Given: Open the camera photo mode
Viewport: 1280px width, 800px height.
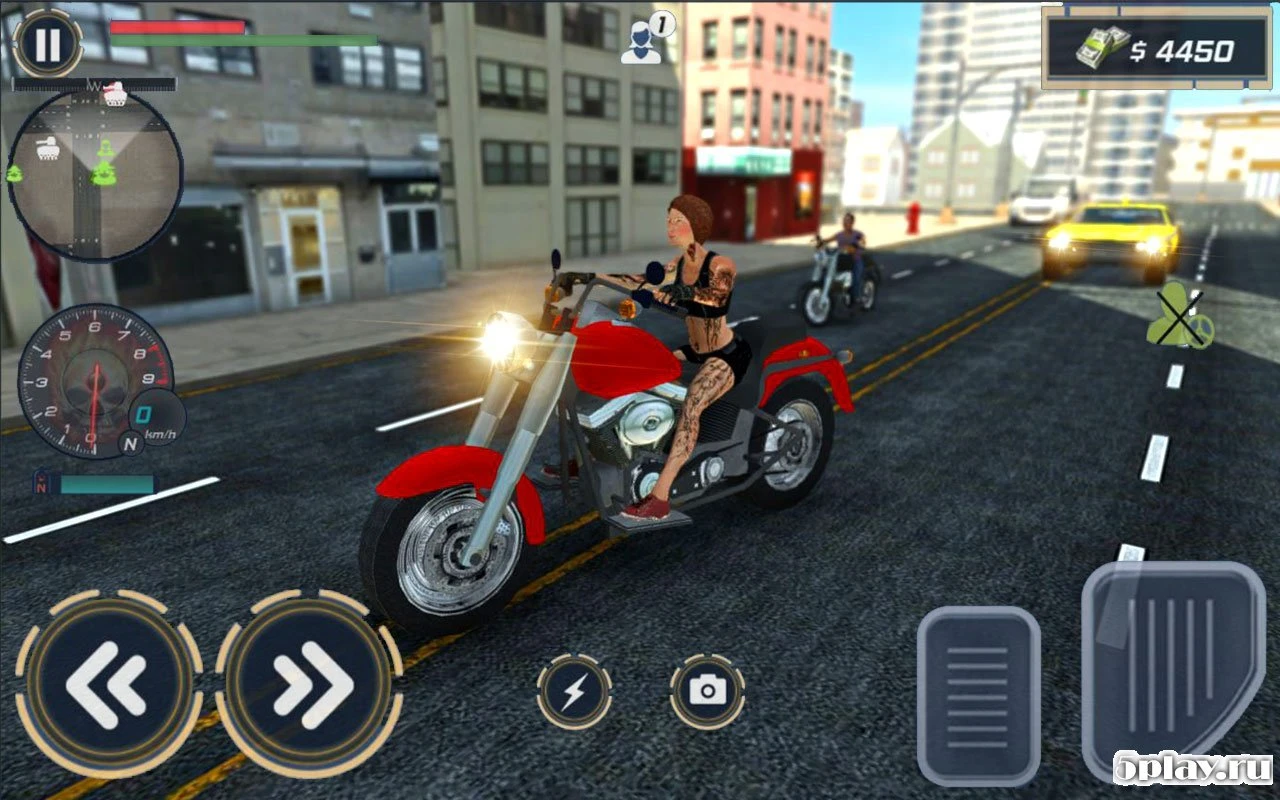Looking at the screenshot, I should click(710, 688).
